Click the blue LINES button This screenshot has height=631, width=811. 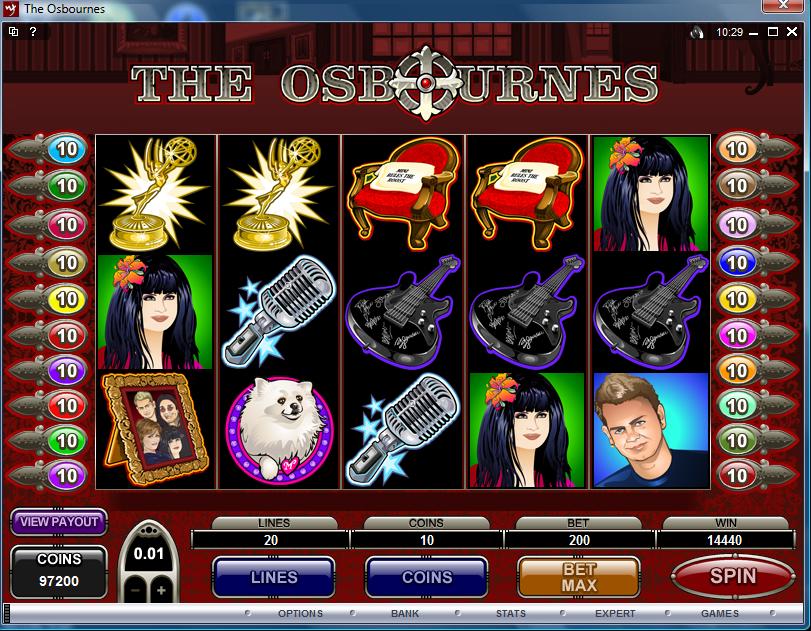273,577
